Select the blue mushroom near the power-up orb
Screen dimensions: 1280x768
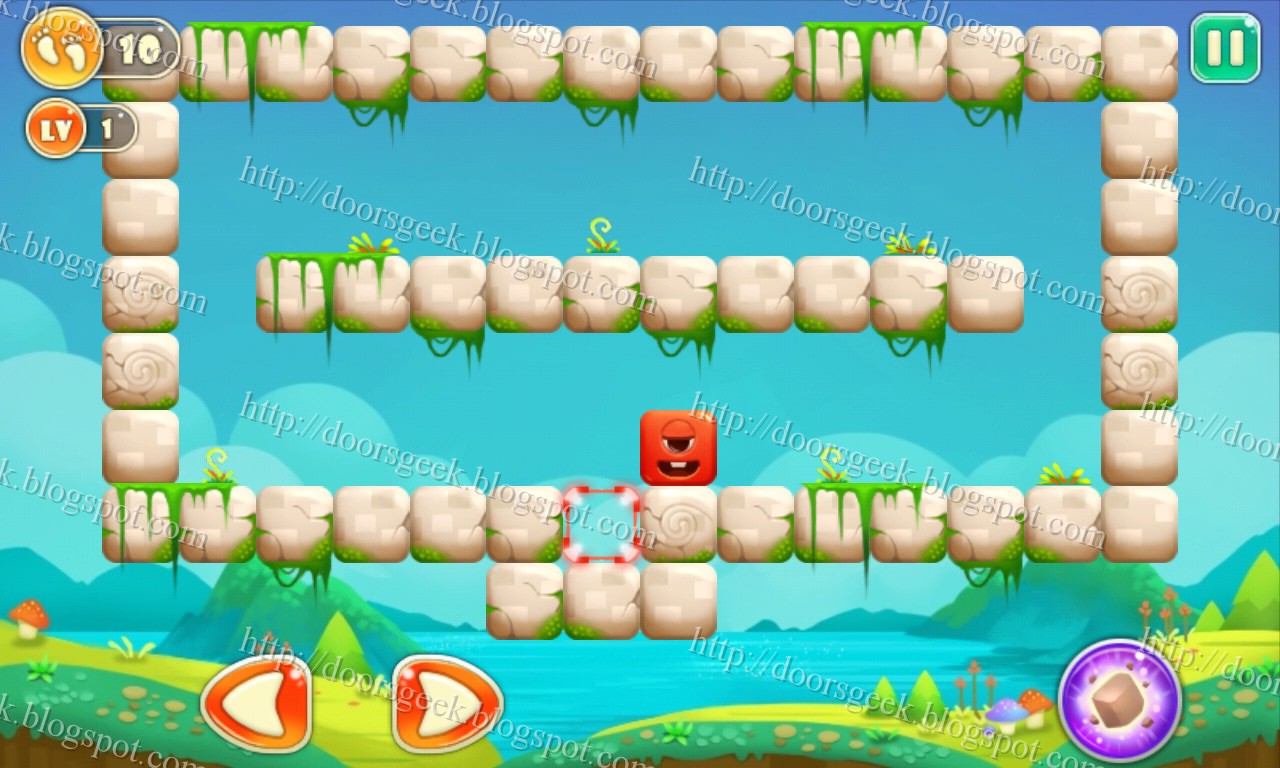pos(1005,712)
